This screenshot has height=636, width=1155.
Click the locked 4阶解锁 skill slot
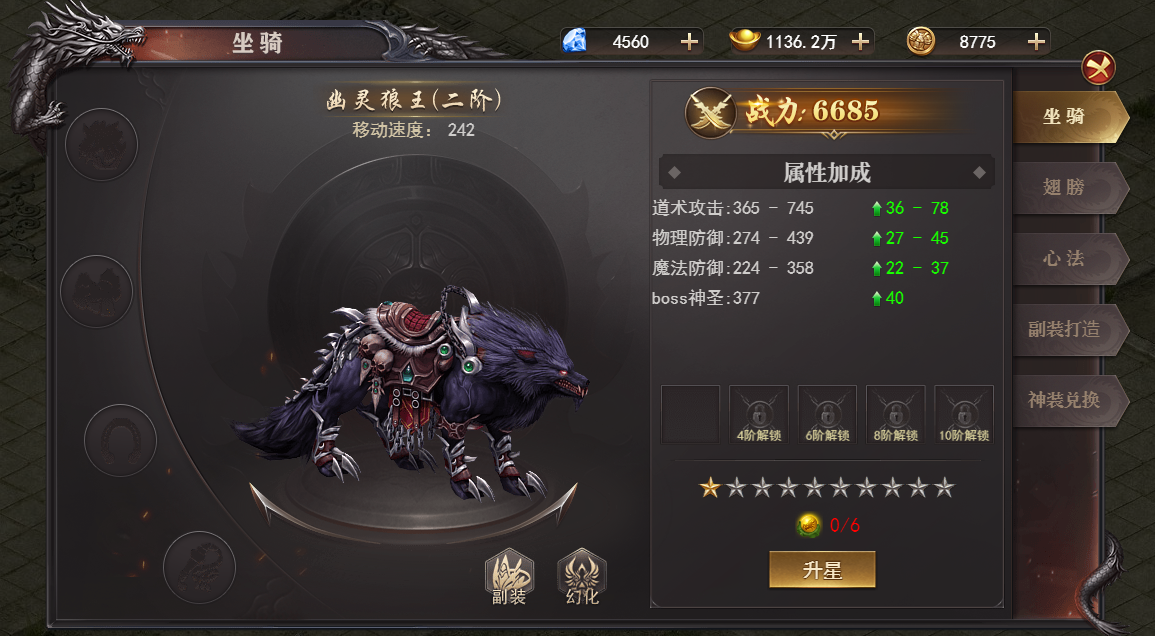(x=759, y=414)
